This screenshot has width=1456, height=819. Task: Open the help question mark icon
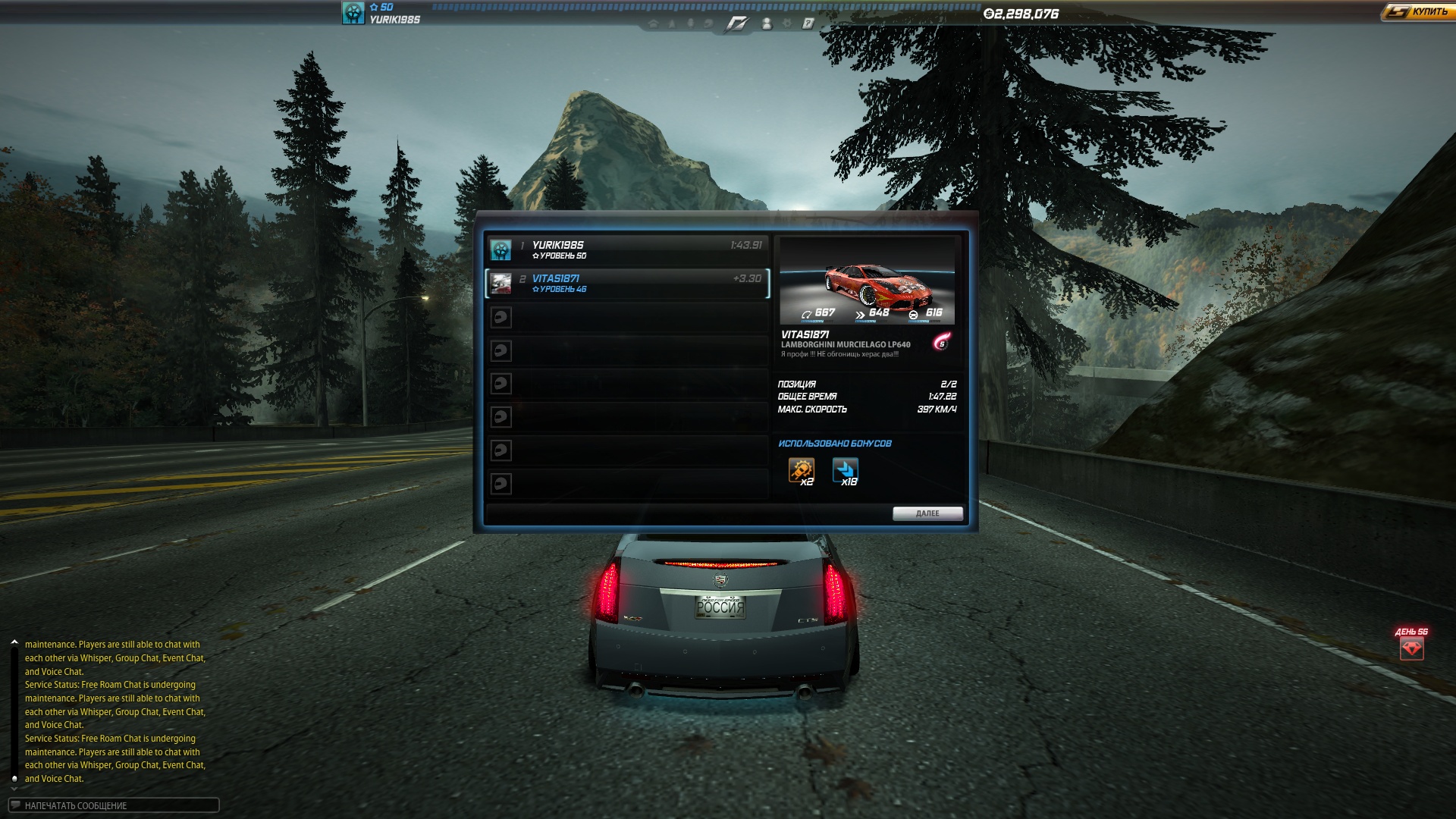(808, 24)
